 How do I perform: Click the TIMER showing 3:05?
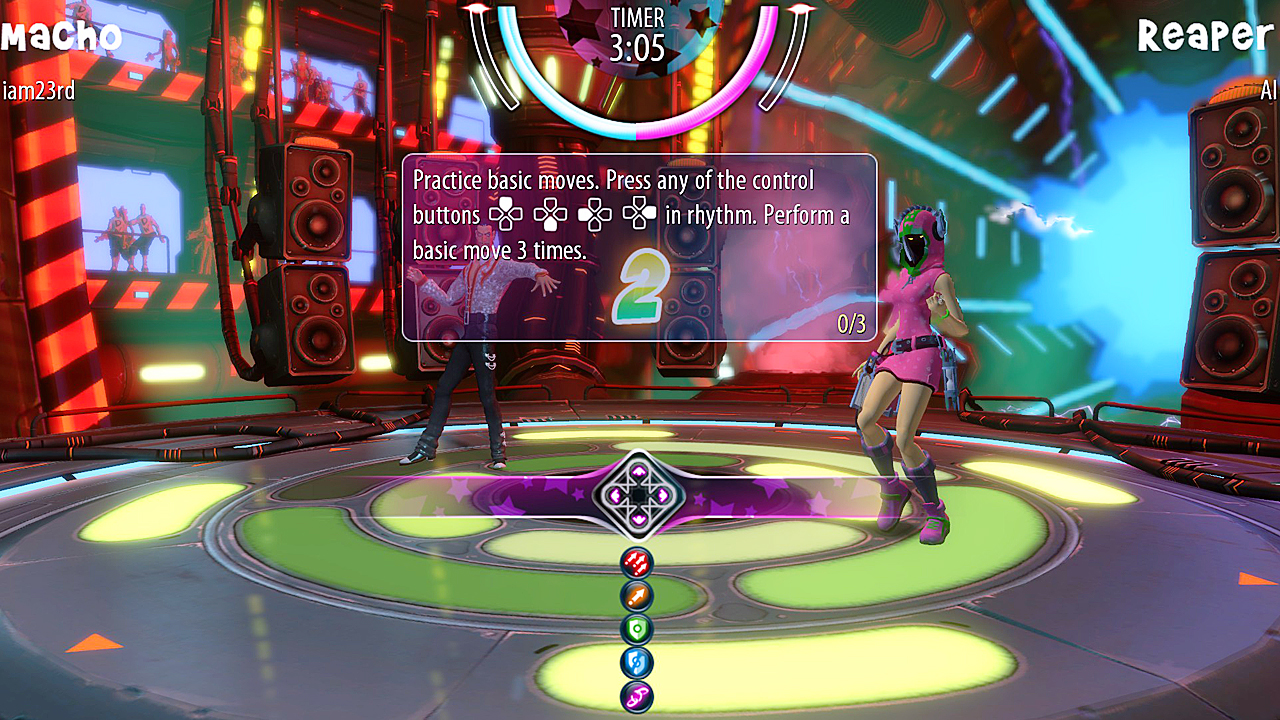coord(637,33)
